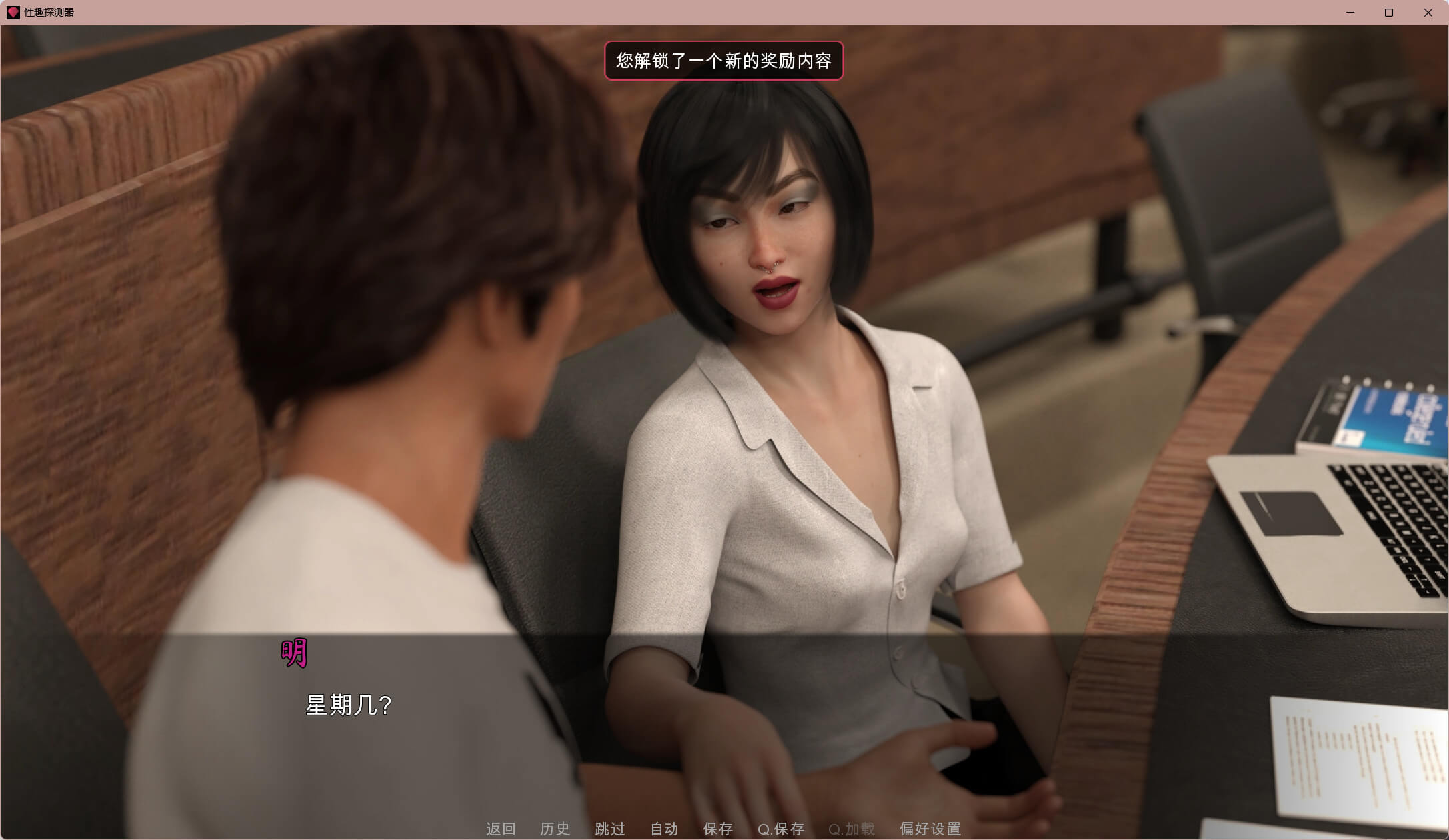Toggle 自动 auto-advance mode
The height and width of the screenshot is (840, 1449).
664,829
